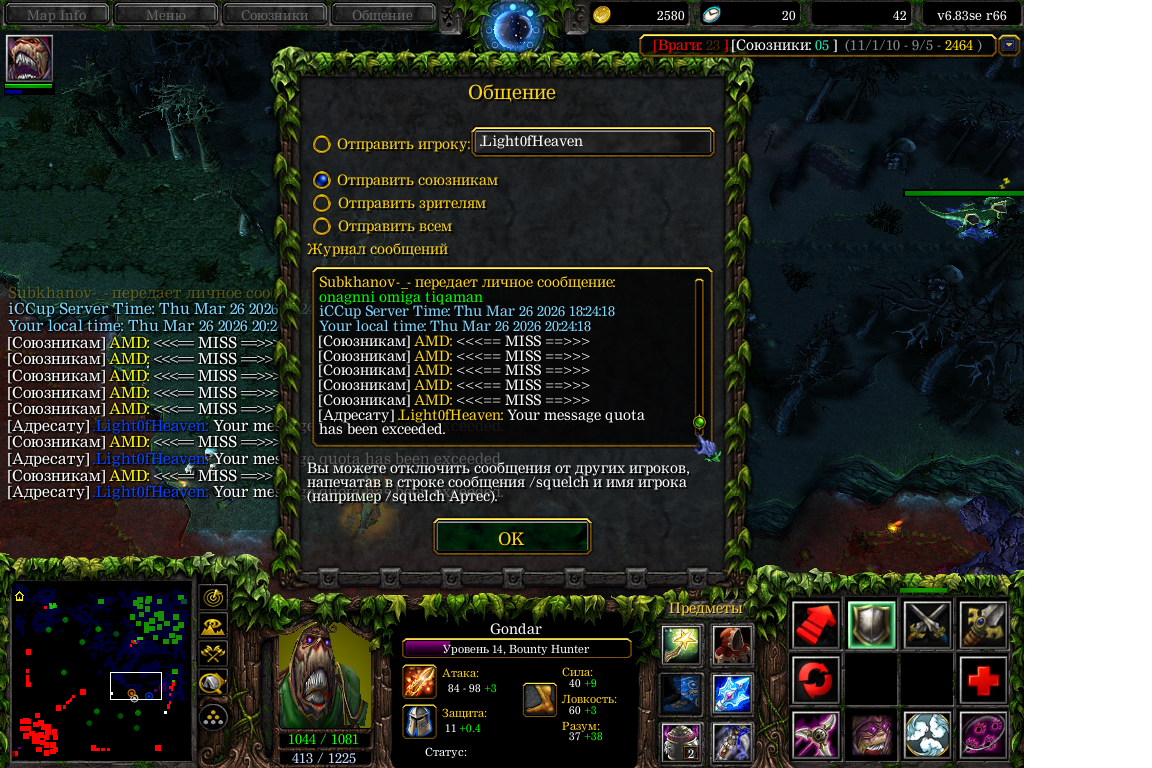Screen dimensions: 1152x768
Task: Open the Союзники allies menu
Action: (x=274, y=15)
